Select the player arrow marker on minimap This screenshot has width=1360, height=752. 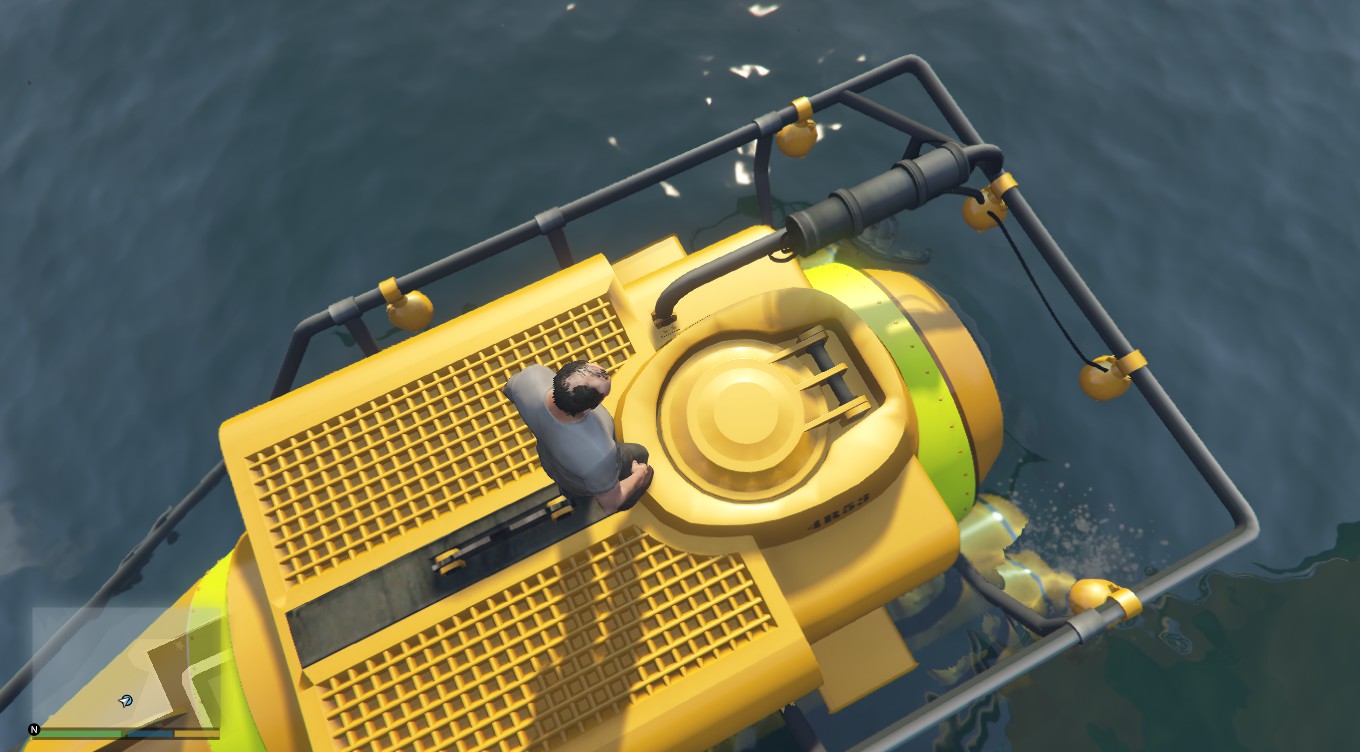pyautogui.click(x=127, y=701)
